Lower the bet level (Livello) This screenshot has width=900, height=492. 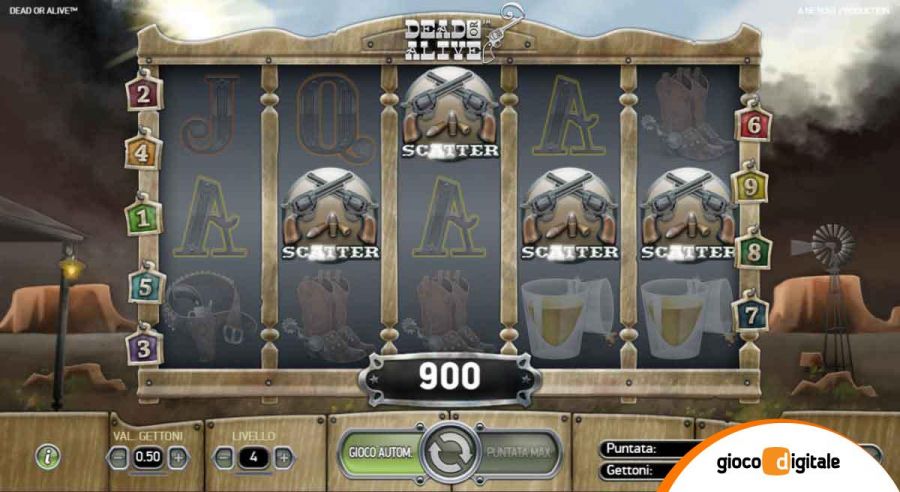(x=224, y=457)
